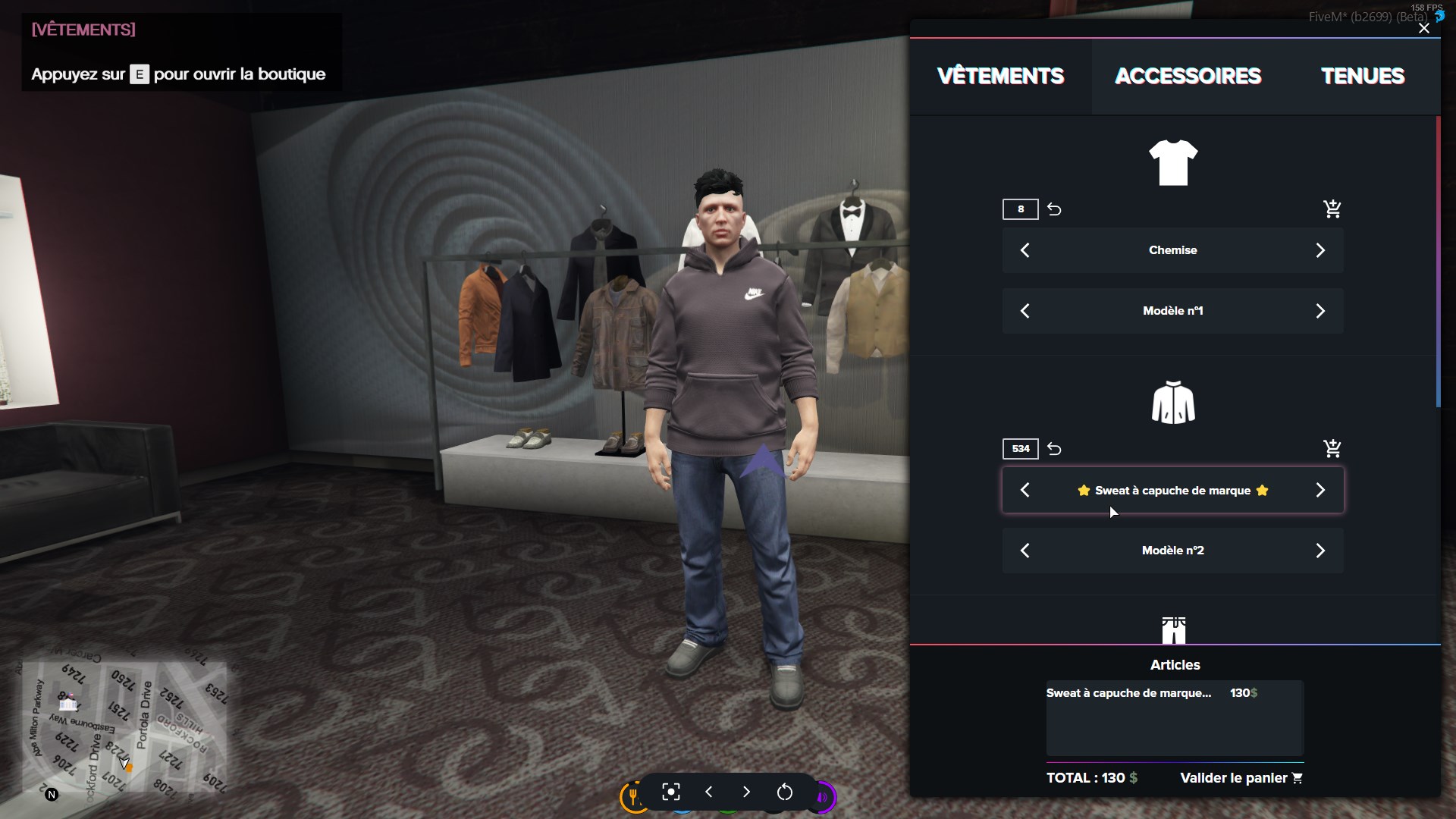Go to previous type before Chemise

click(1025, 250)
